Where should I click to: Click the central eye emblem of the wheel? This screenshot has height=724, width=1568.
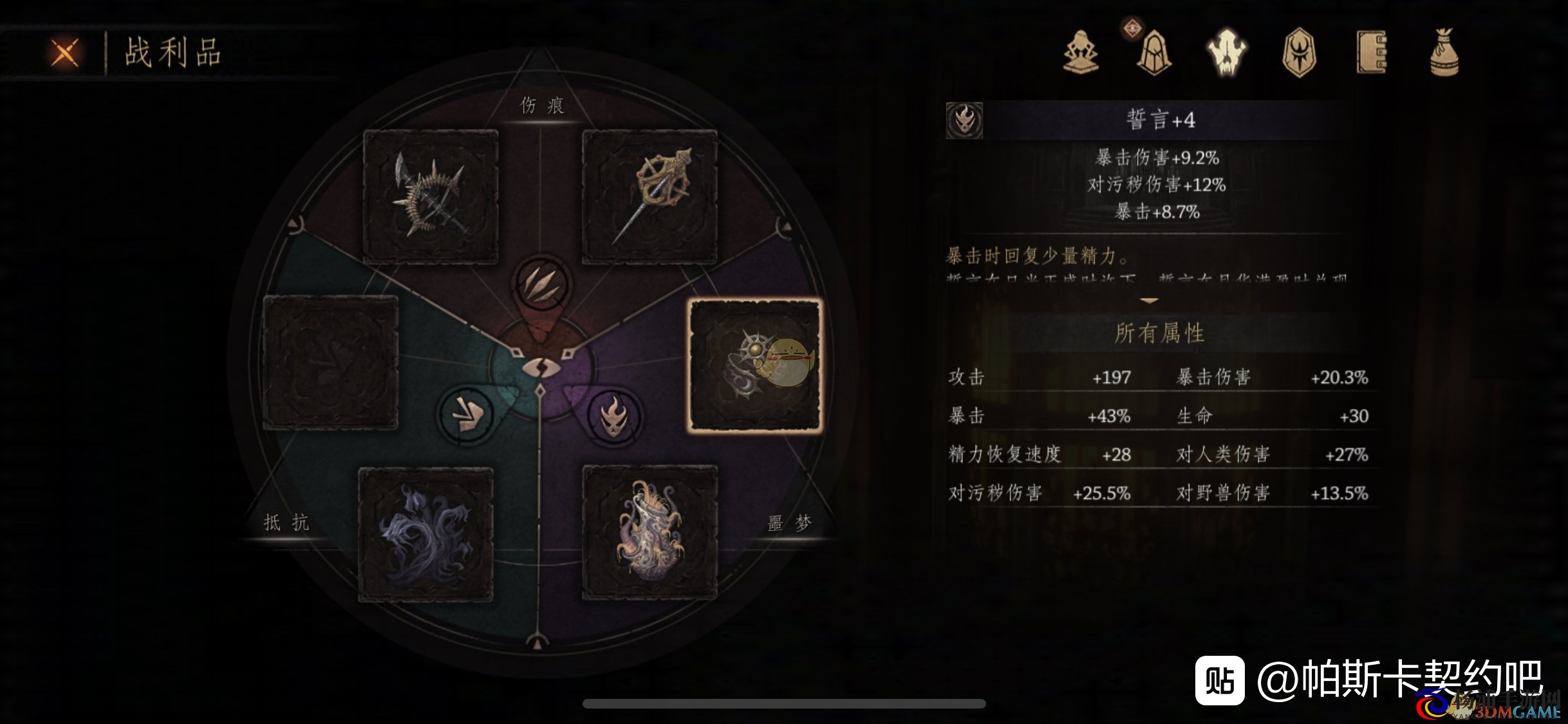[x=541, y=369]
